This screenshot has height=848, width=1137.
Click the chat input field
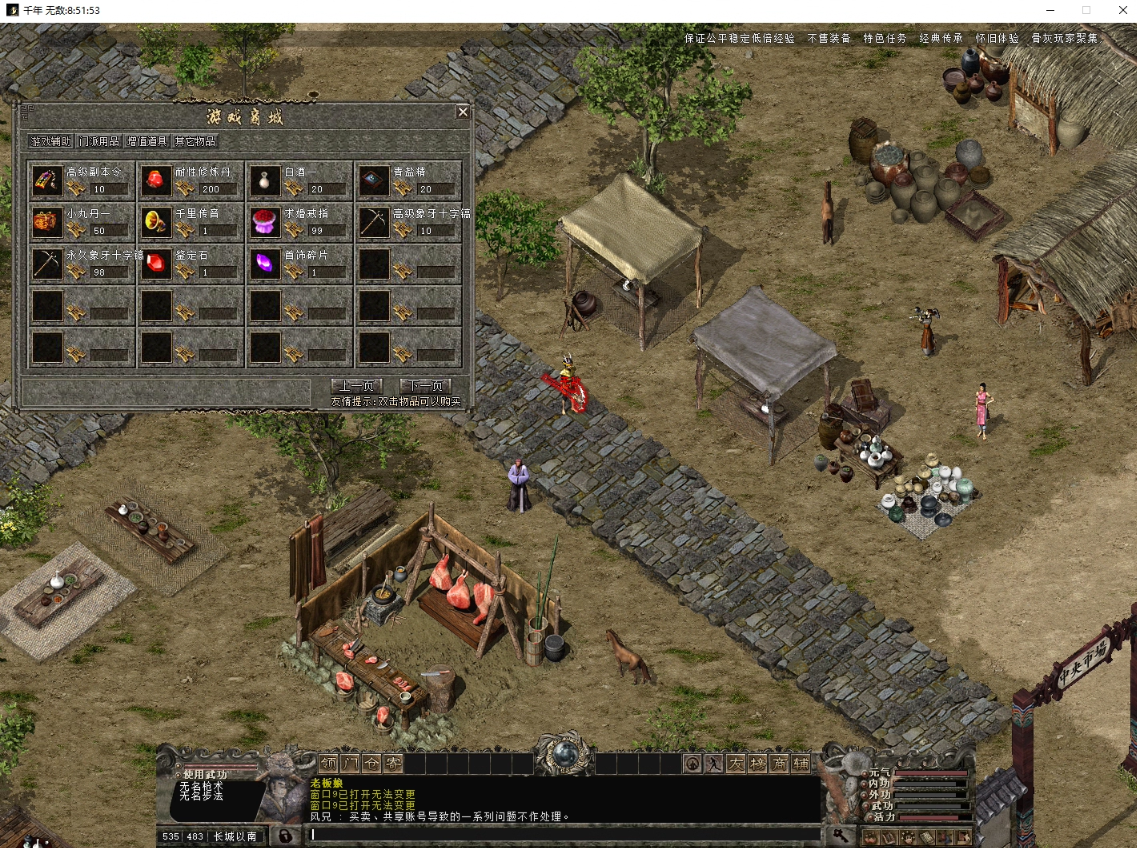point(560,834)
